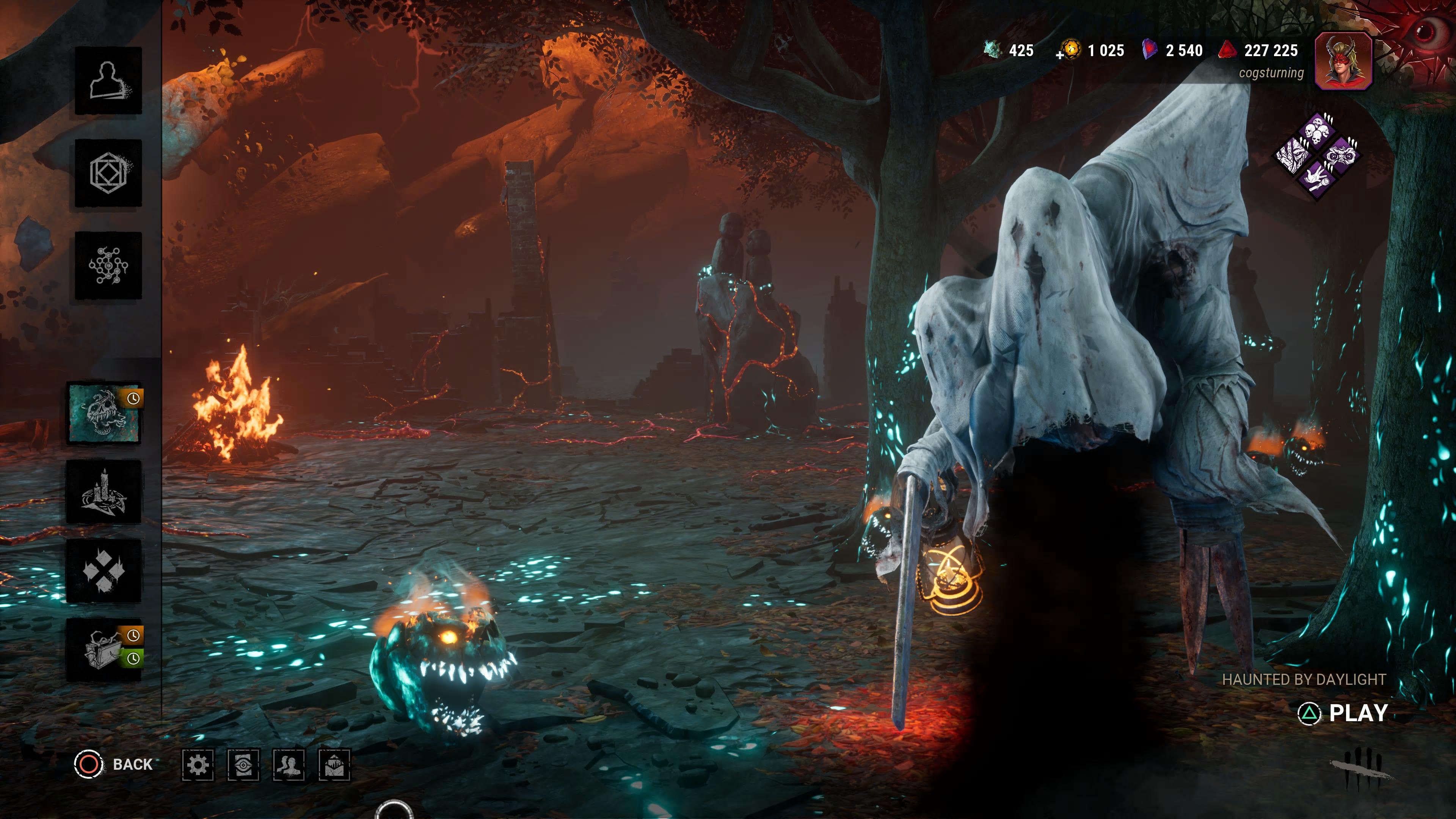1456x819 pixels.
Task: Open the character selection silhouette icon
Action: coord(108,81)
